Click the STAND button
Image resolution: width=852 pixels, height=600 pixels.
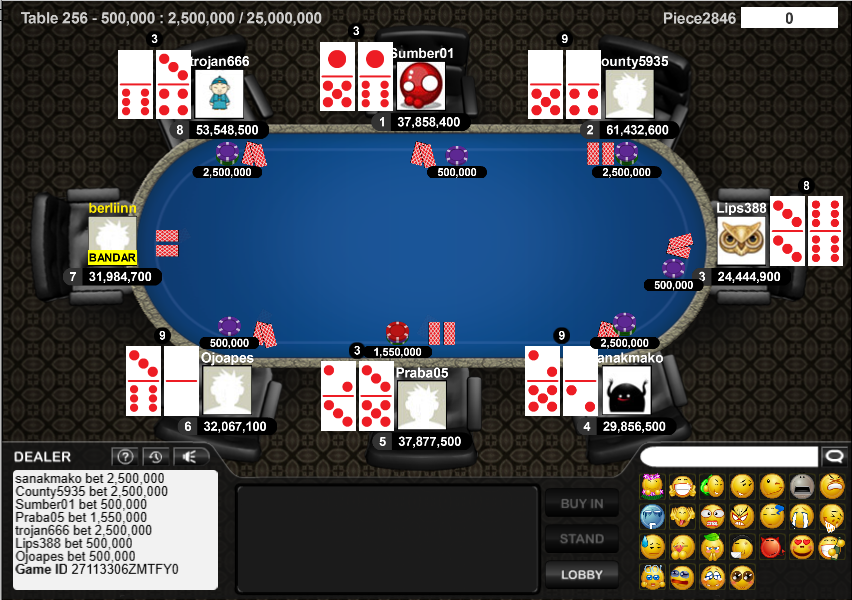pyautogui.click(x=581, y=539)
